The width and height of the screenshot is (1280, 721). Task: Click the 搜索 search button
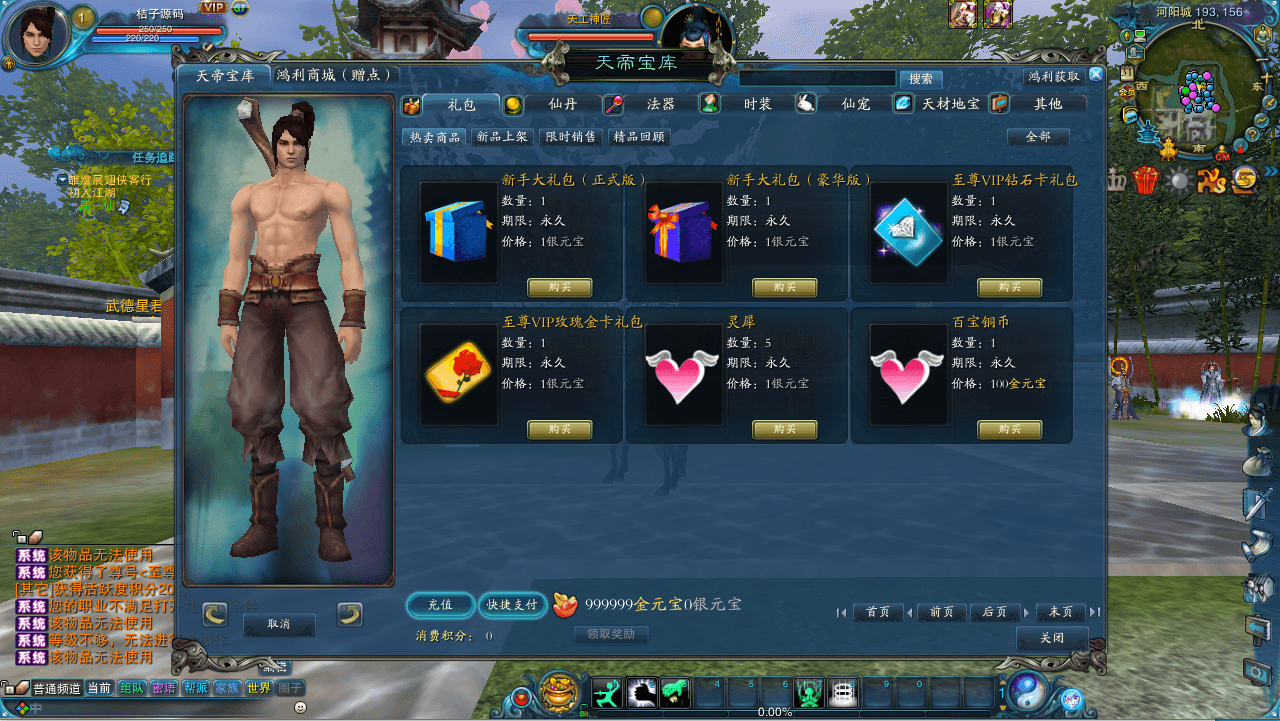(x=921, y=79)
